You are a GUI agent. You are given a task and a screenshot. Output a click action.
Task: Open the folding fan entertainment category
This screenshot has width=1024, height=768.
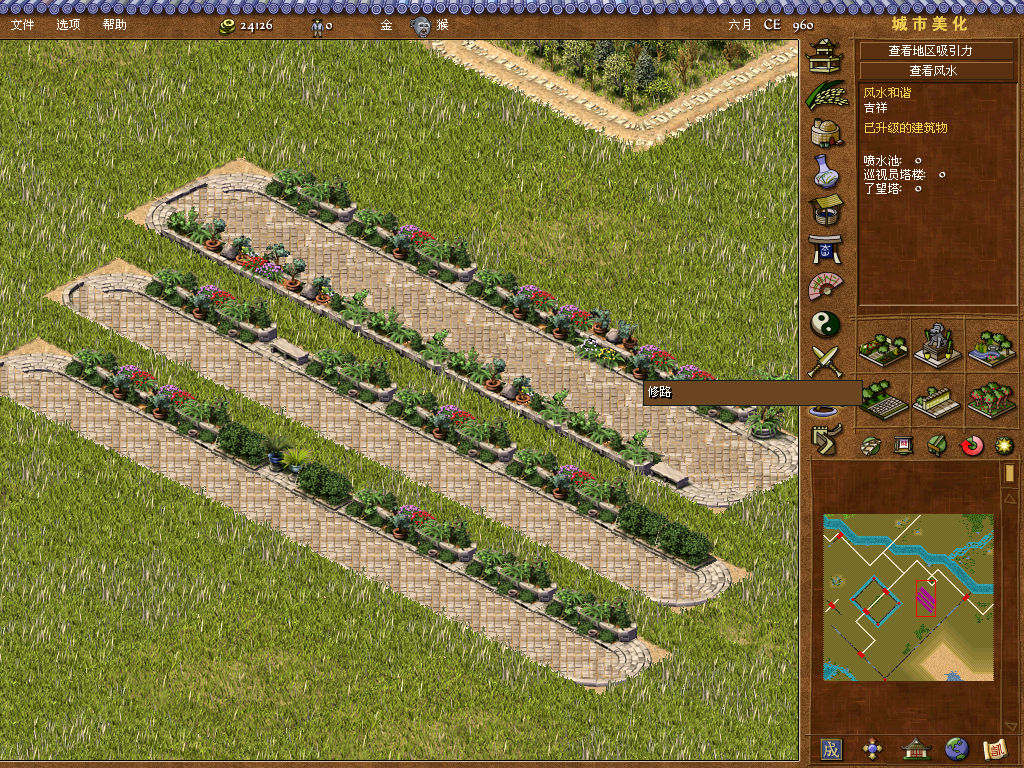[826, 286]
